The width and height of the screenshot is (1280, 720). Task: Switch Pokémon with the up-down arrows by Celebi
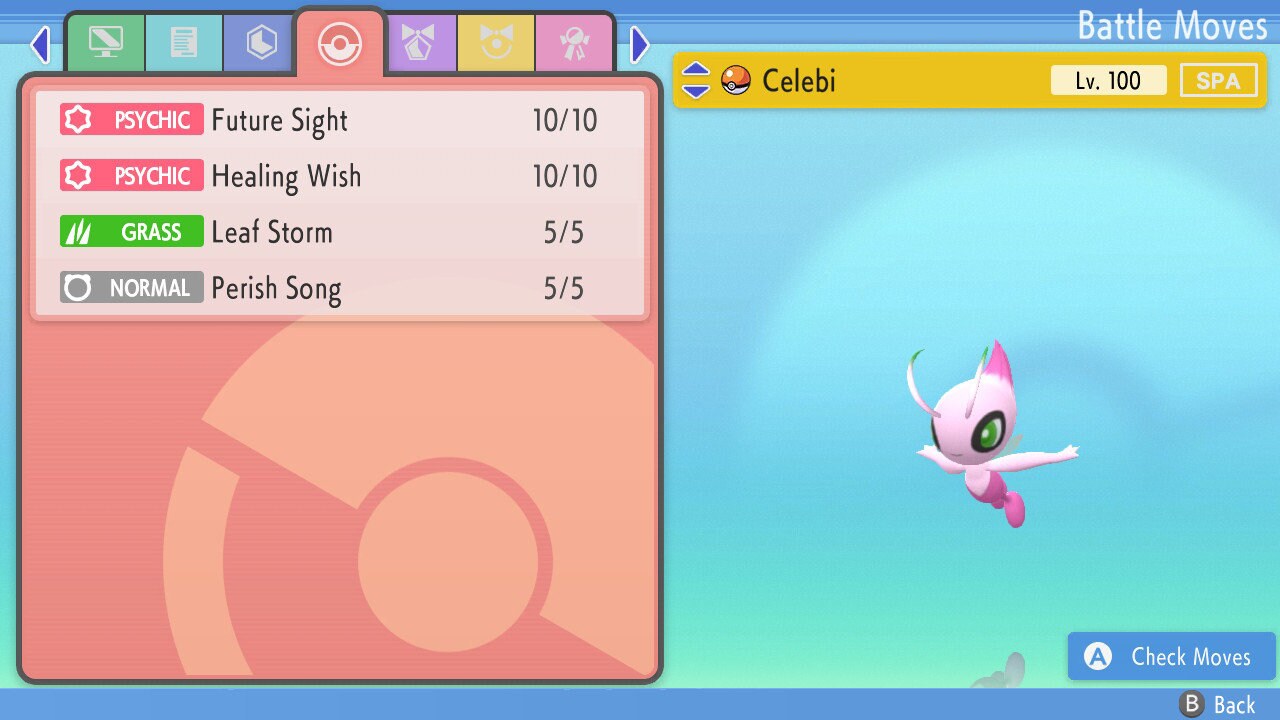[x=695, y=80]
